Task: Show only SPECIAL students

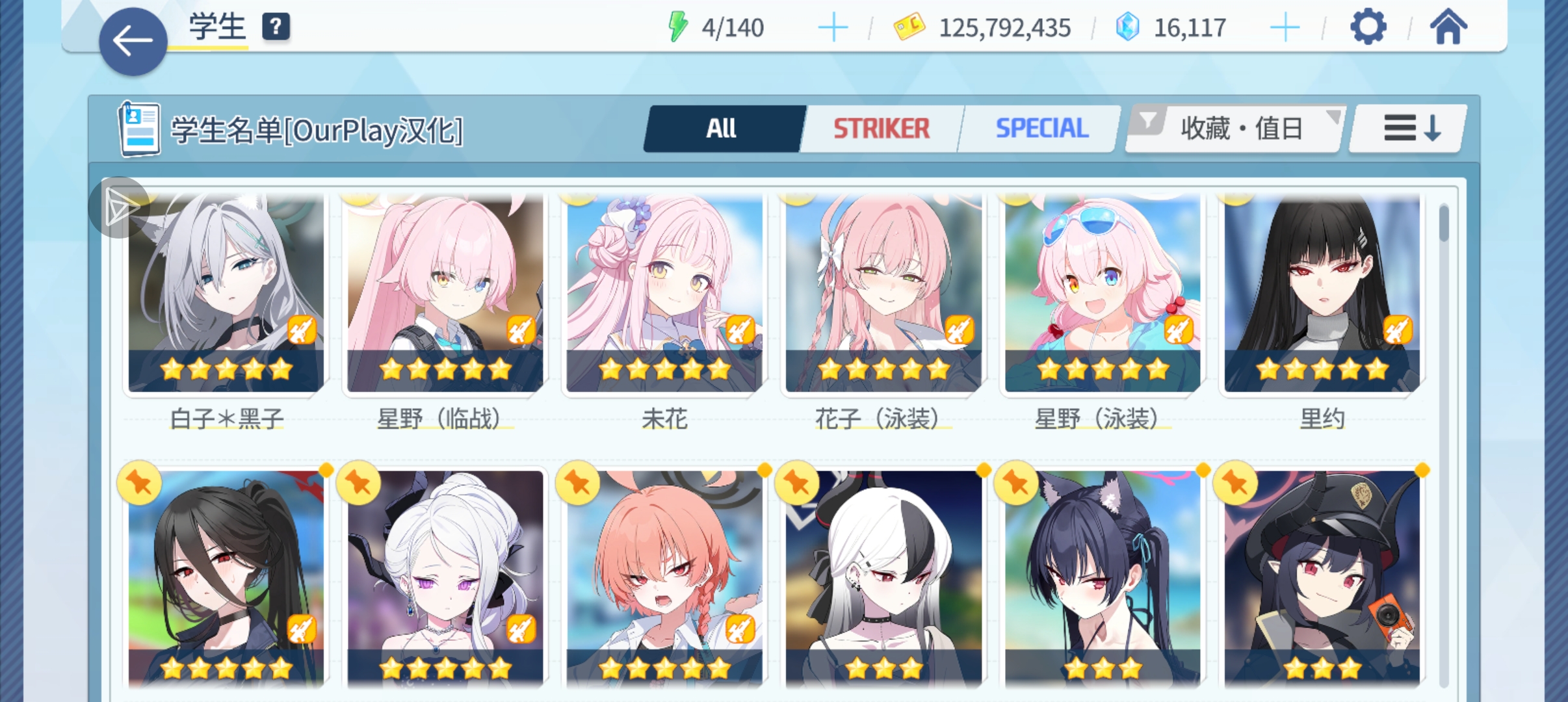Action: (1041, 129)
